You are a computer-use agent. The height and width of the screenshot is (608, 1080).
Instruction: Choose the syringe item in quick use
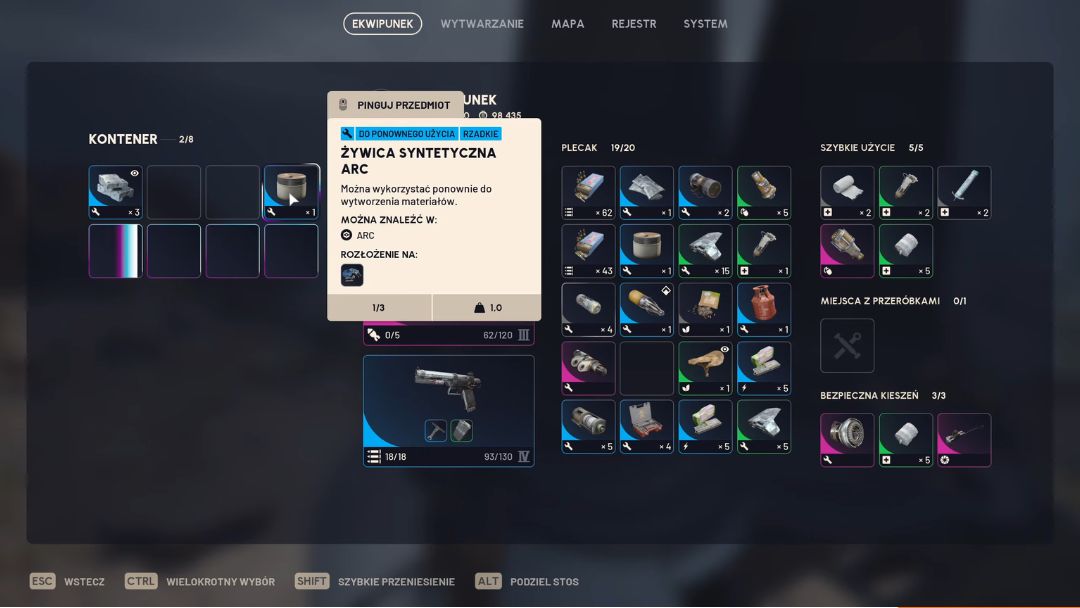point(964,192)
